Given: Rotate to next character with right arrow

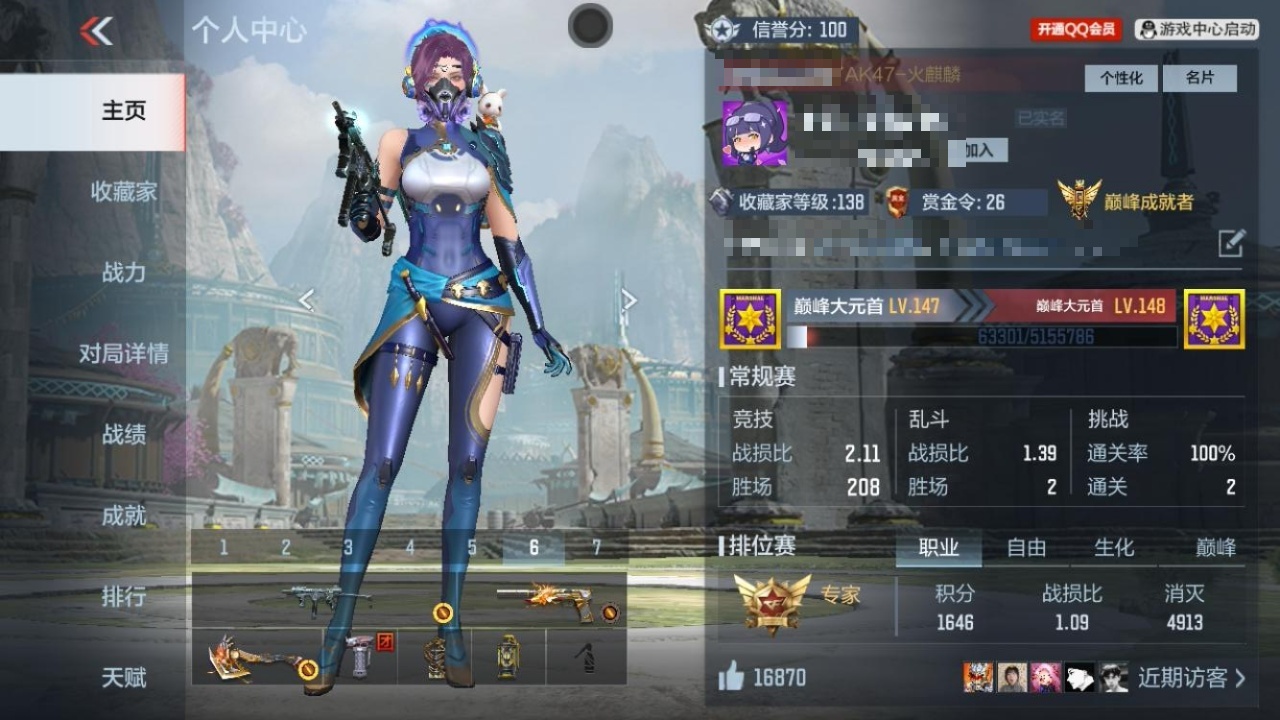Looking at the screenshot, I should (x=629, y=299).
